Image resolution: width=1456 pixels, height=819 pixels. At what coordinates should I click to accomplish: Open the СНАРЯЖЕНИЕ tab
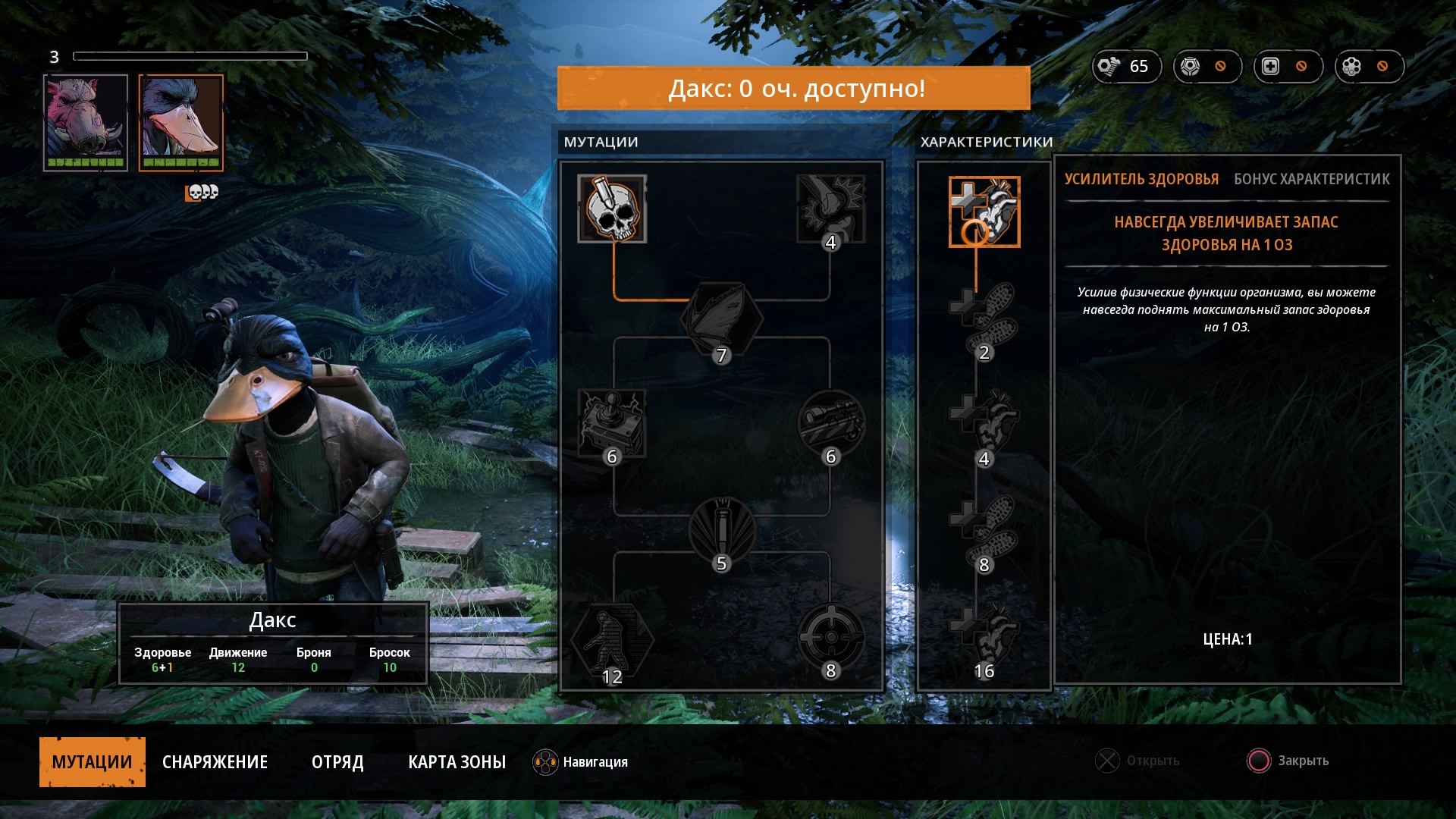click(215, 761)
